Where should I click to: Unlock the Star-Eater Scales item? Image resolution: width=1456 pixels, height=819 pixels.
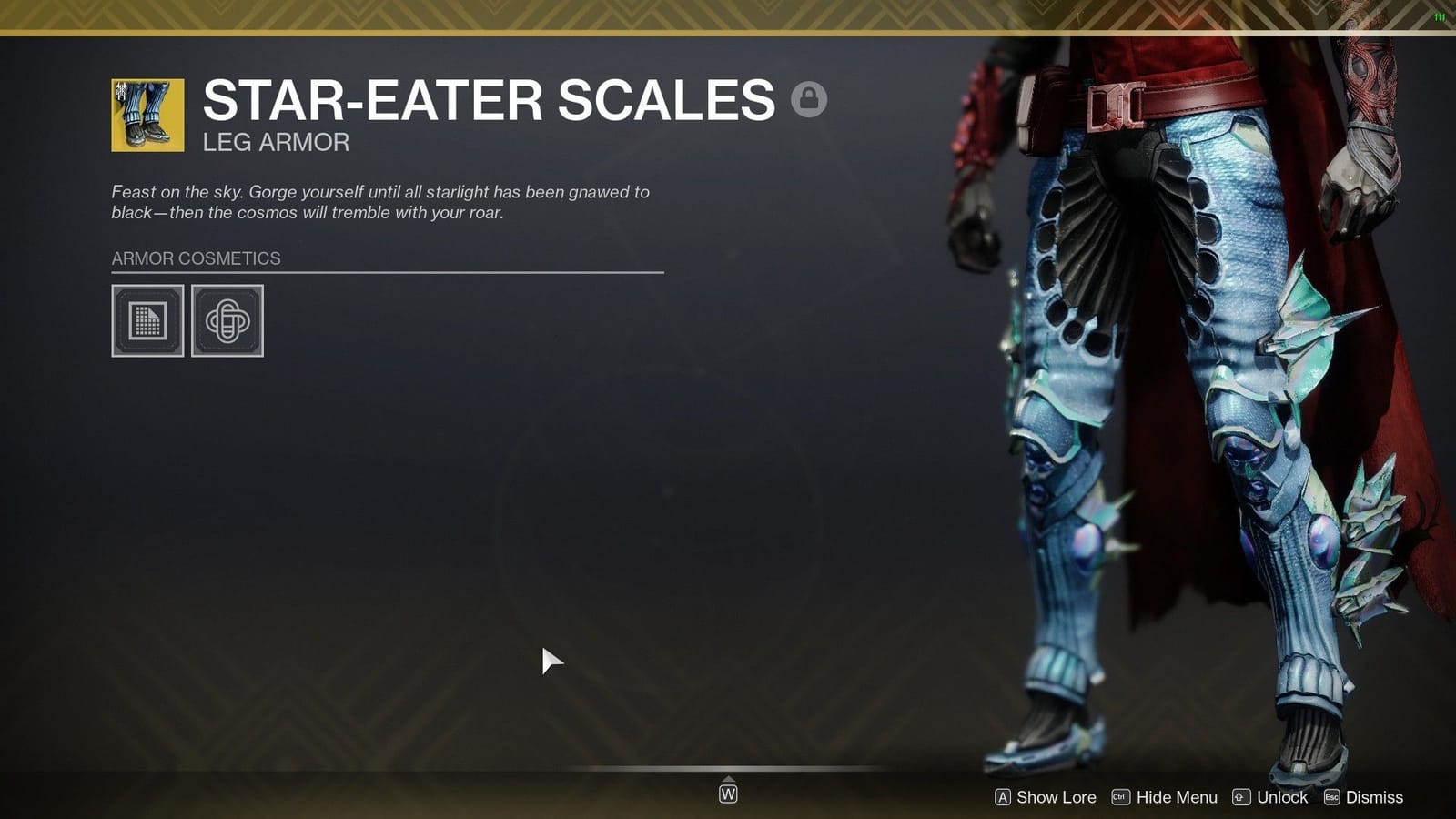tap(1281, 797)
